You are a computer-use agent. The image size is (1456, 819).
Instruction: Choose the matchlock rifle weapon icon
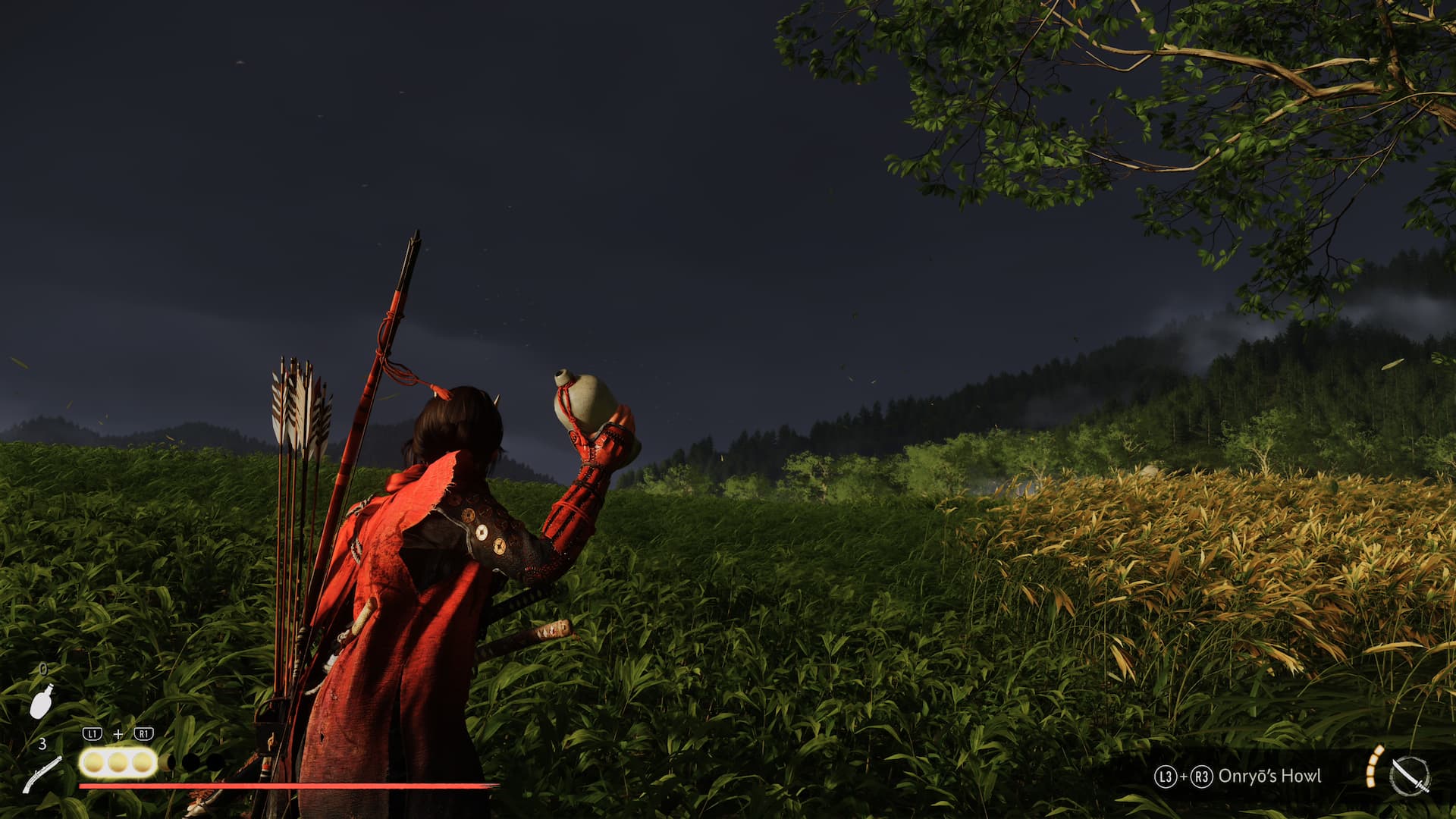42,774
